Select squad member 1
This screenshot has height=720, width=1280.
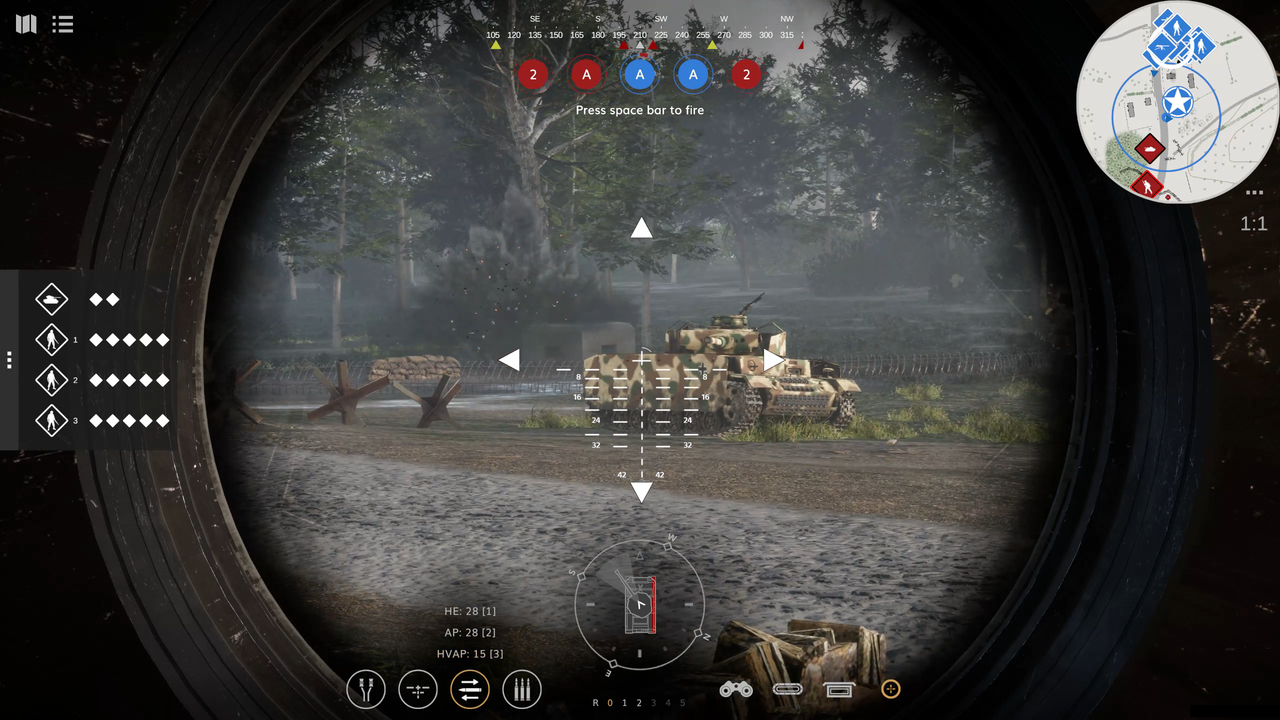[x=51, y=340]
